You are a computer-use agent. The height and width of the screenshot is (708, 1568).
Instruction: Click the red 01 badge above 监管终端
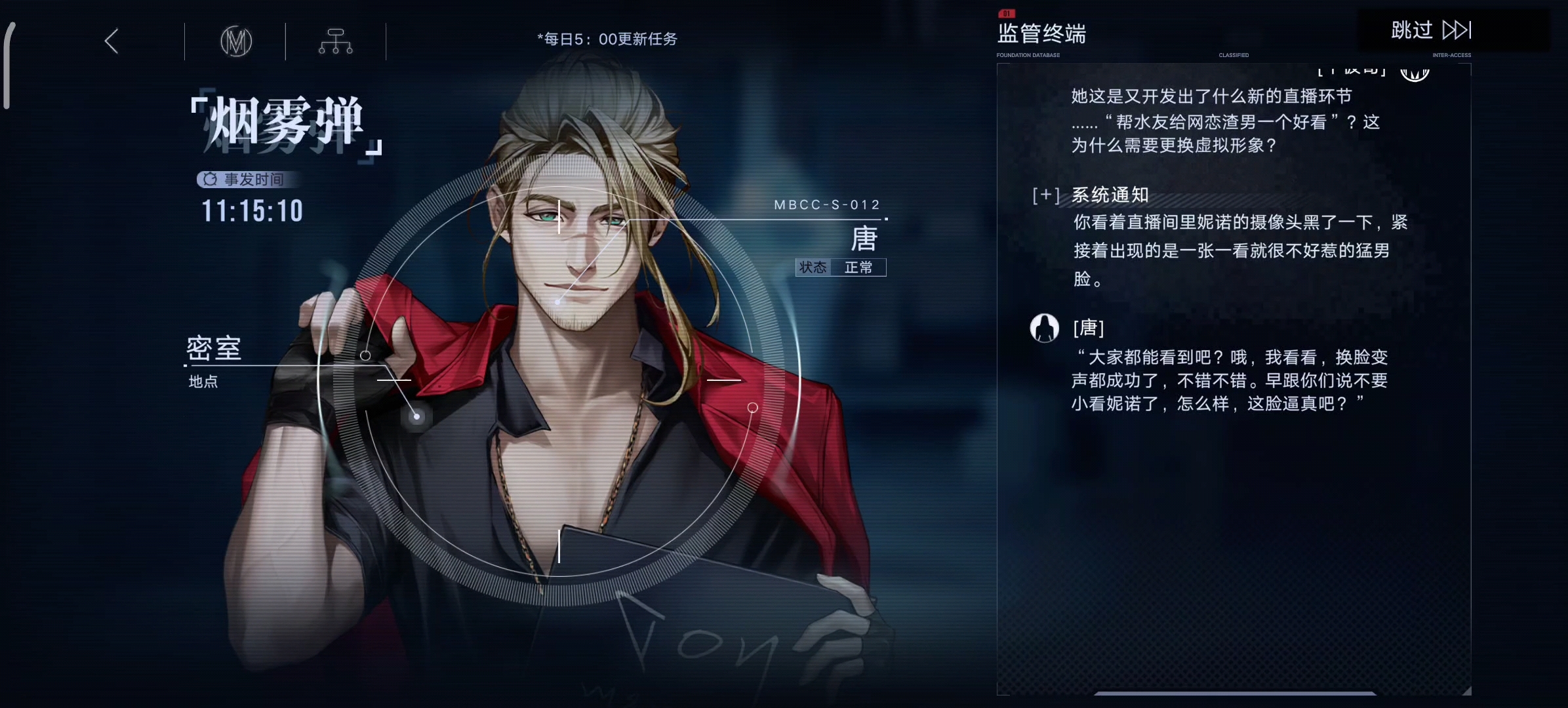(1007, 12)
